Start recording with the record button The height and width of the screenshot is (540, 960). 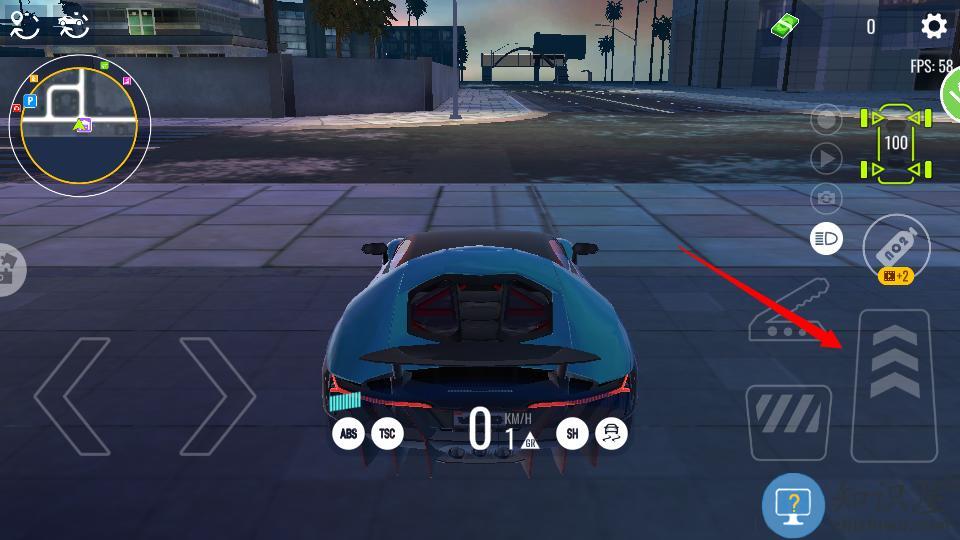point(826,121)
